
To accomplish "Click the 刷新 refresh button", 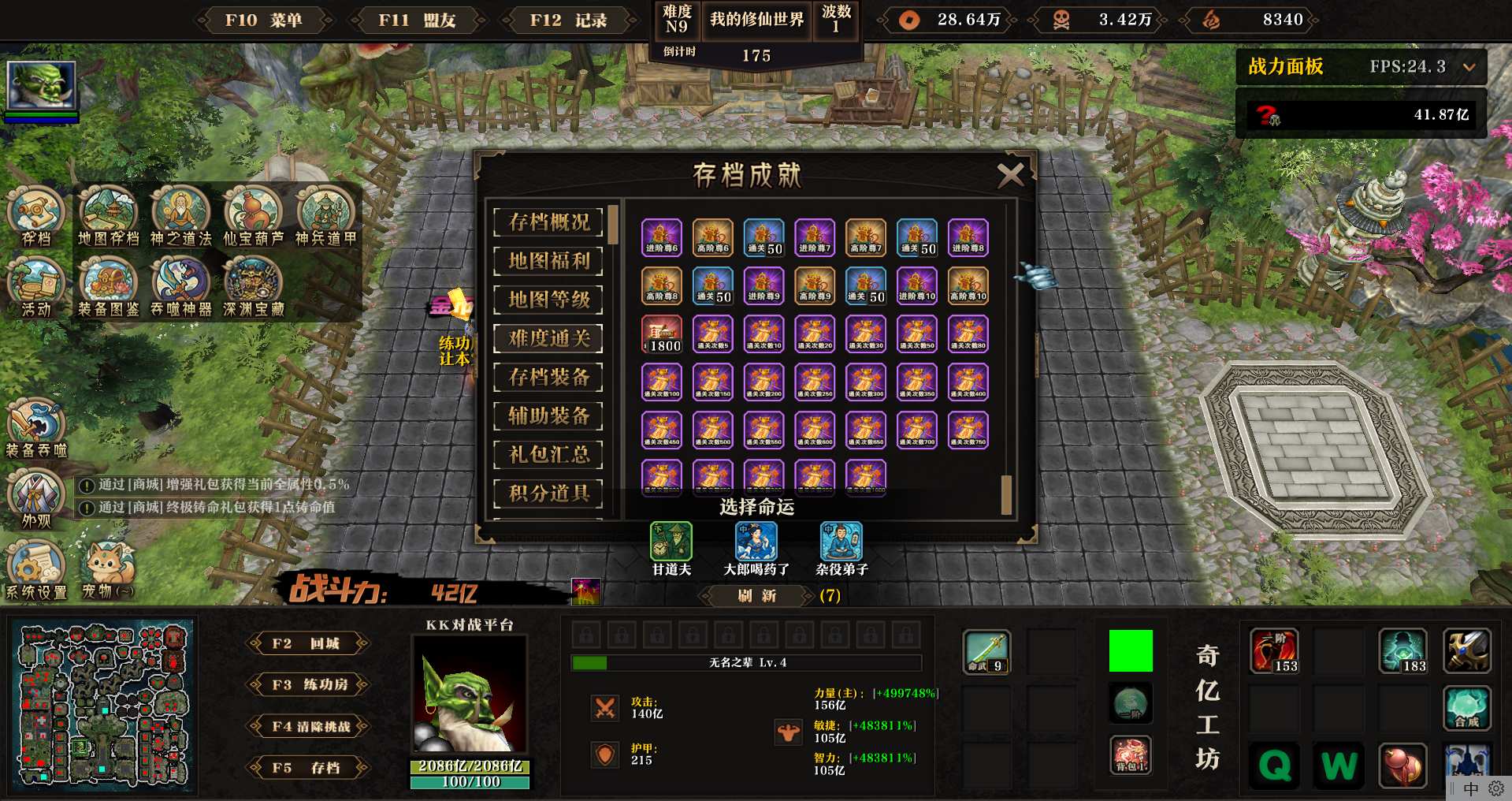I will click(x=756, y=596).
